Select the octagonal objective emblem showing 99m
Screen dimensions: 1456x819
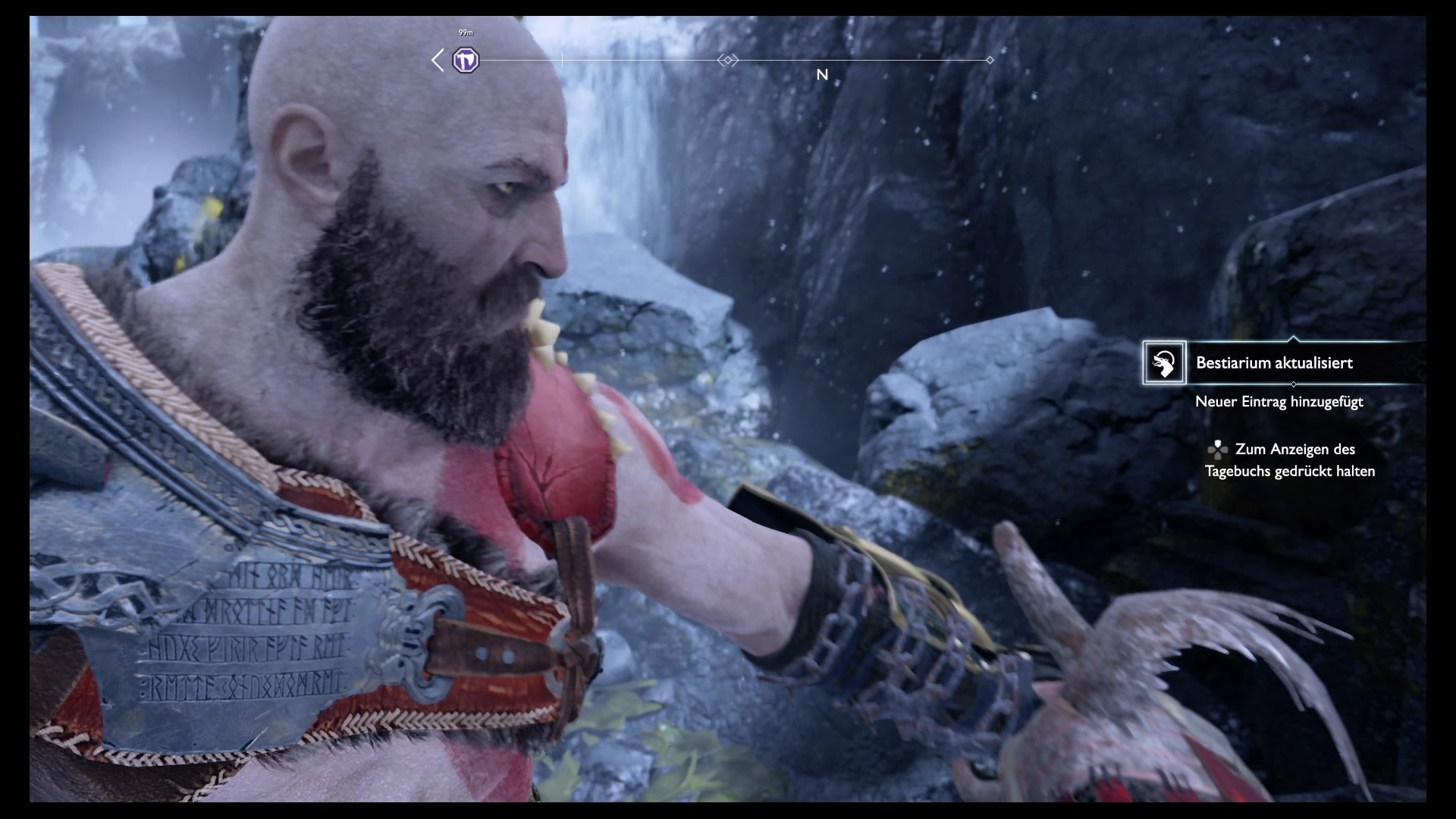click(467, 59)
